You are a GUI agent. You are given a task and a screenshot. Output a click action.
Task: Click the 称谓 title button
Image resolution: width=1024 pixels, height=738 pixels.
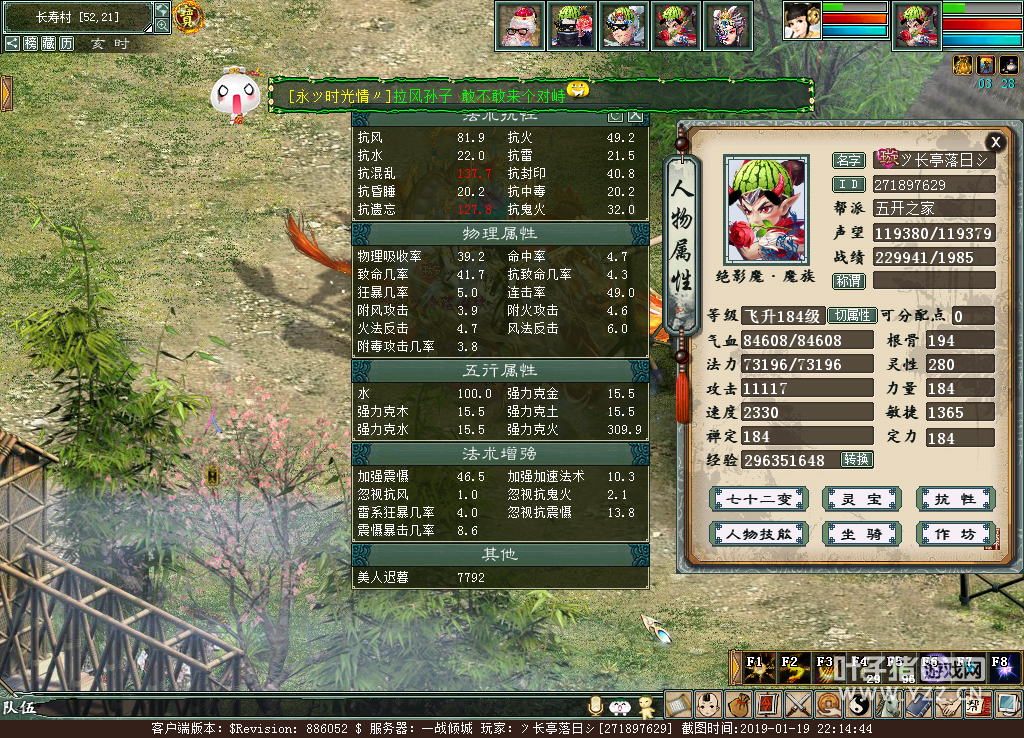point(849,281)
